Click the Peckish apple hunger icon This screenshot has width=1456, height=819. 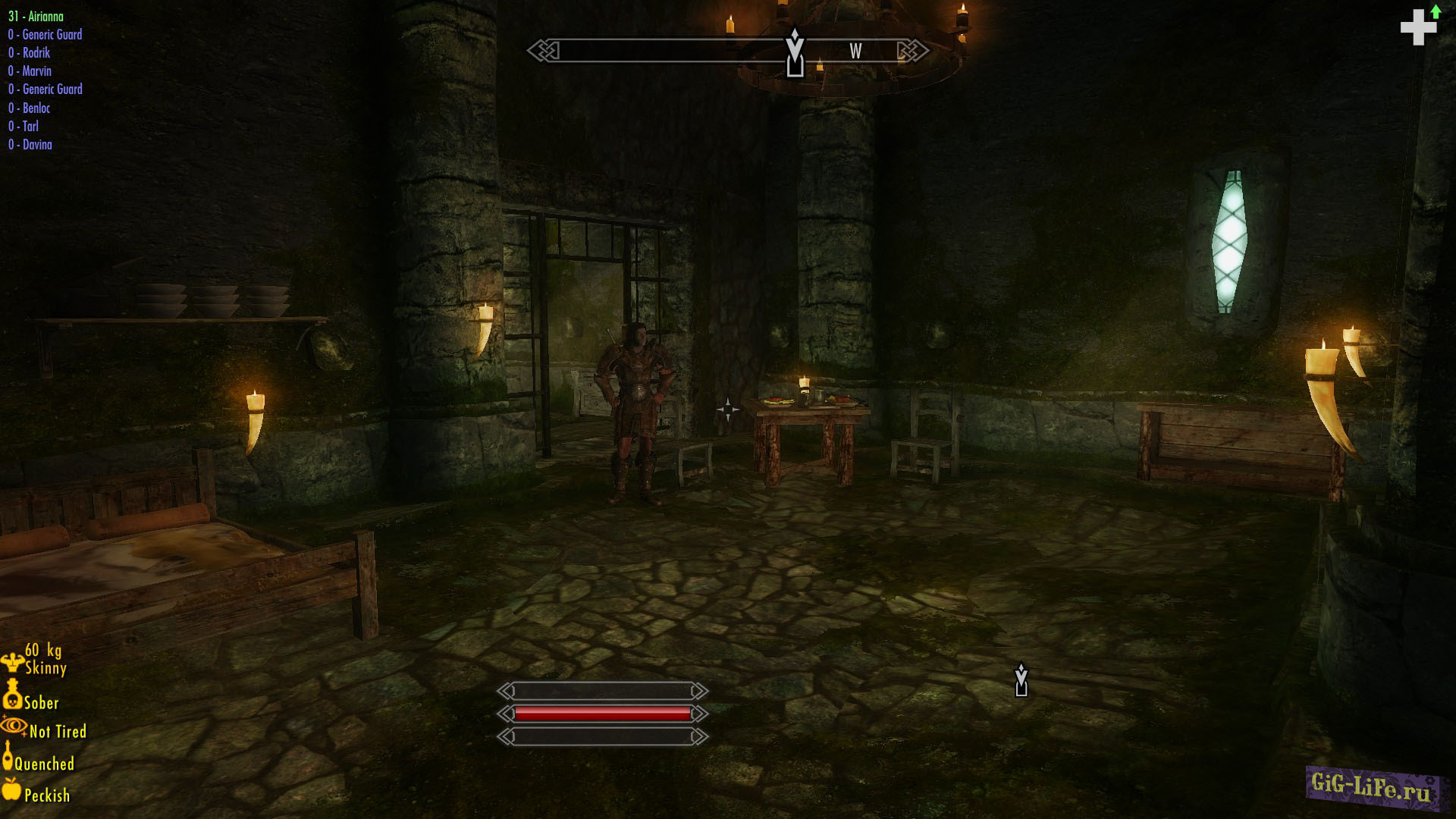click(12, 789)
